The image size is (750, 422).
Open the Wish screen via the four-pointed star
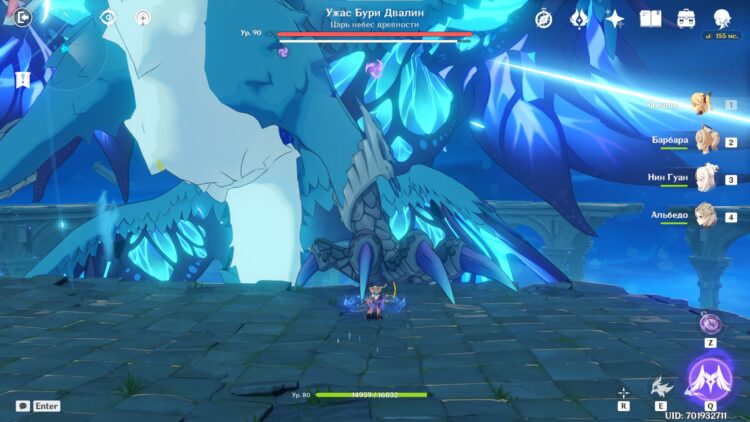pos(615,18)
